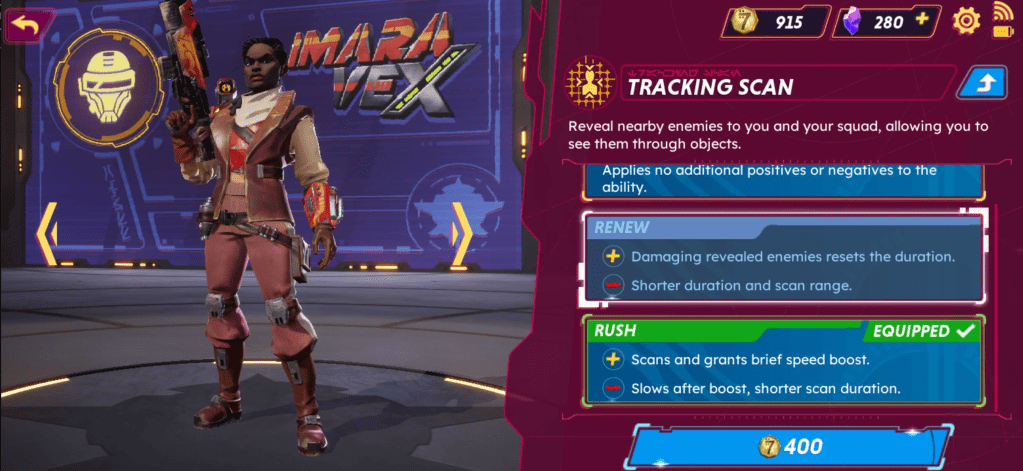This screenshot has width=1023, height=471.
Task: Choose the equipped Rush variant card
Action: (x=782, y=360)
